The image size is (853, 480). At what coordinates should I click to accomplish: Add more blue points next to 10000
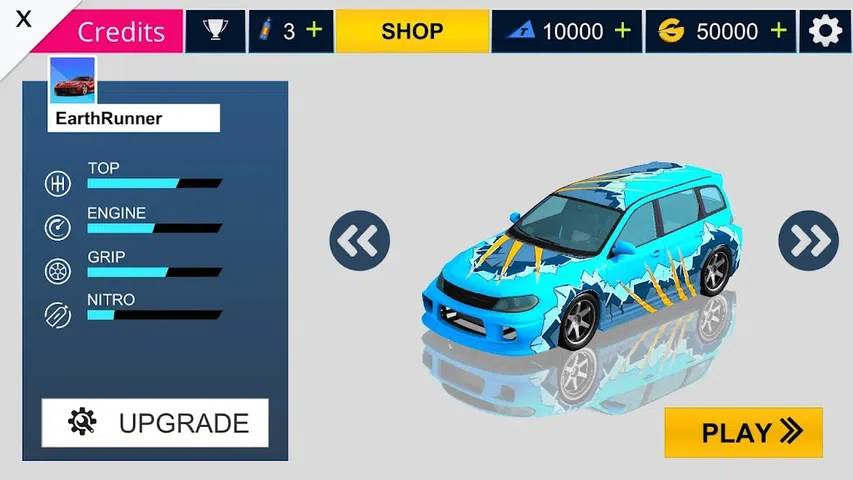tap(623, 30)
